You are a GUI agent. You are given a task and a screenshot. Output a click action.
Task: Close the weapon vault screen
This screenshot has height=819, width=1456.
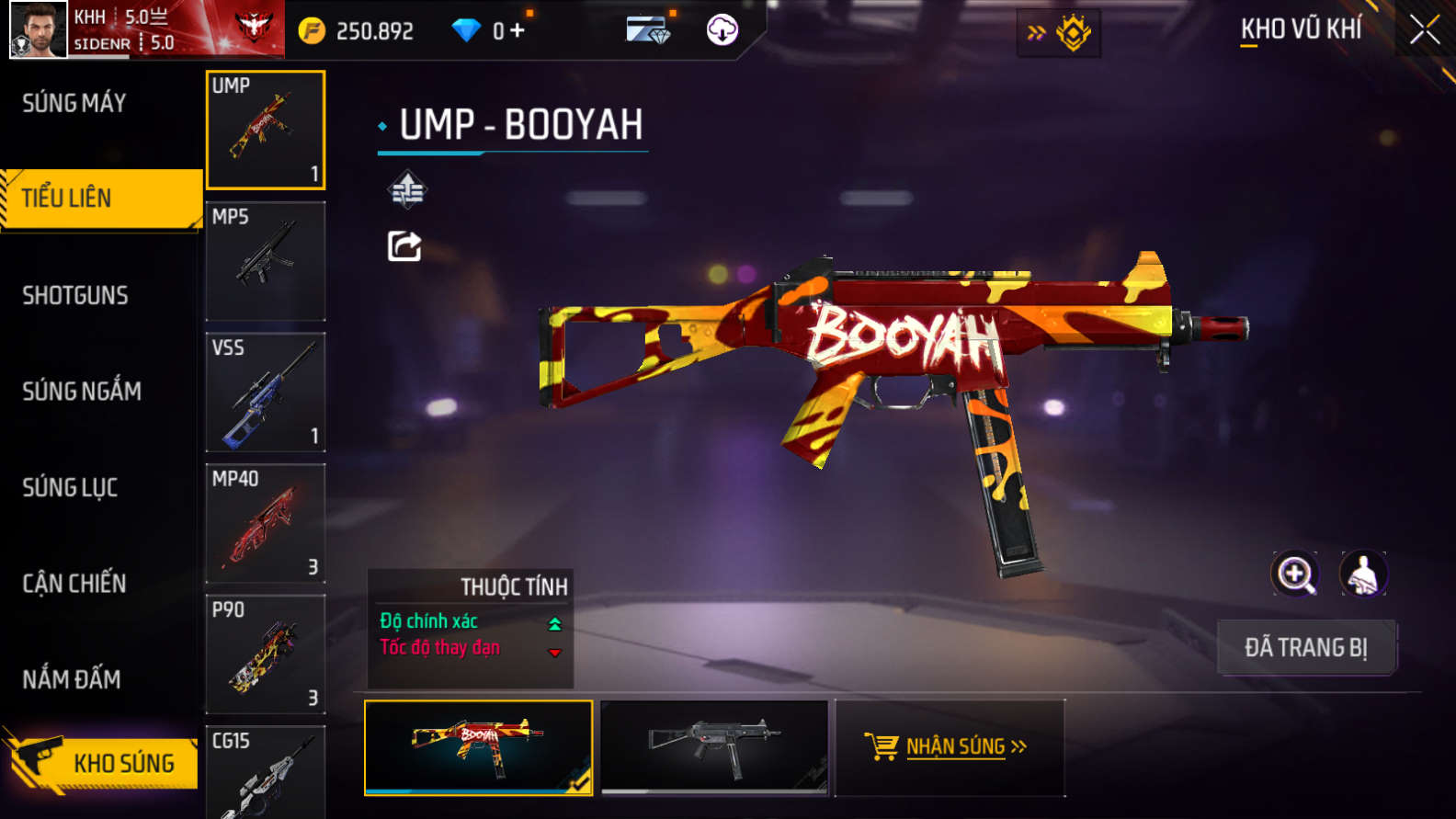(x=1424, y=30)
